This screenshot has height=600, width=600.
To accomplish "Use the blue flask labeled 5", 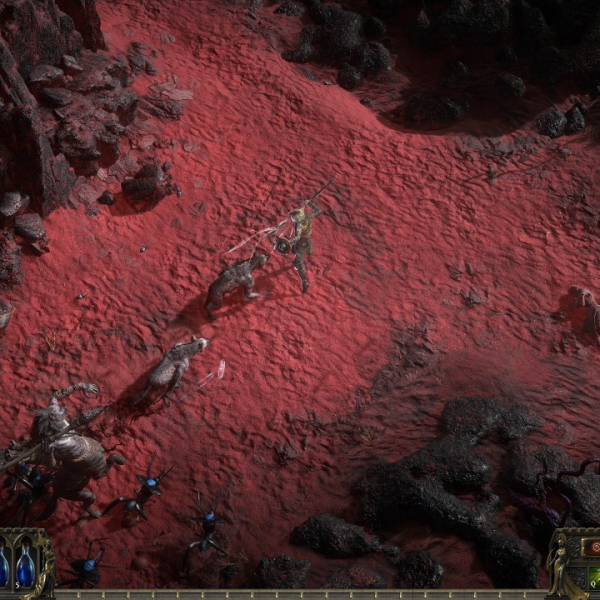I will [x=25, y=569].
